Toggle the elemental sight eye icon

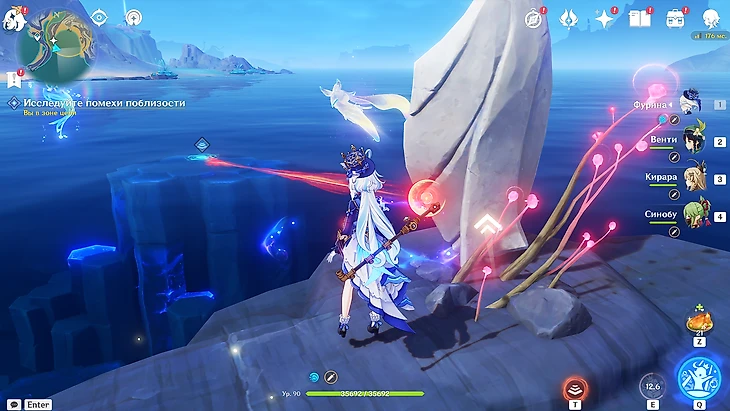click(99, 17)
